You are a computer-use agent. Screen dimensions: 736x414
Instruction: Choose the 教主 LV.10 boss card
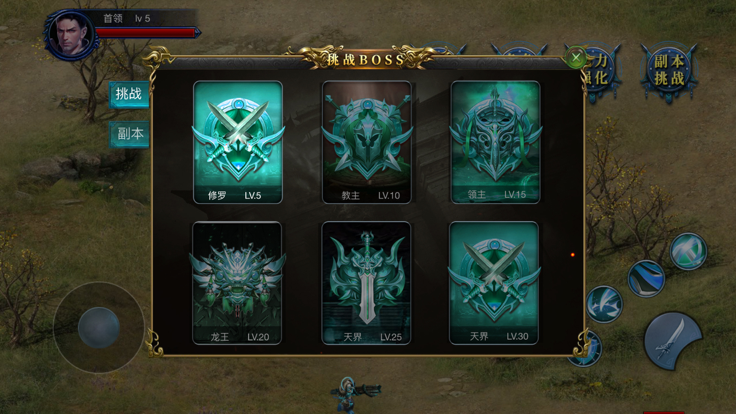(366, 143)
